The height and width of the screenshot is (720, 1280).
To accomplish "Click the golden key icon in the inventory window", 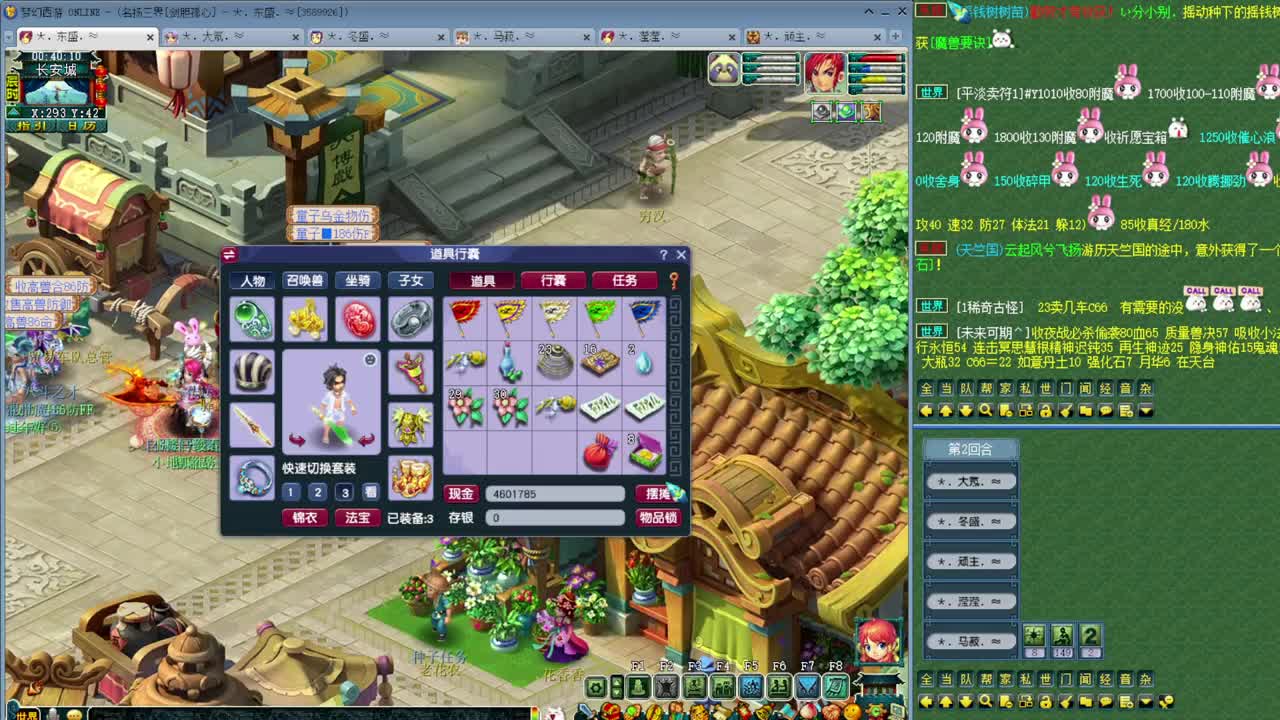I will [x=673, y=281].
